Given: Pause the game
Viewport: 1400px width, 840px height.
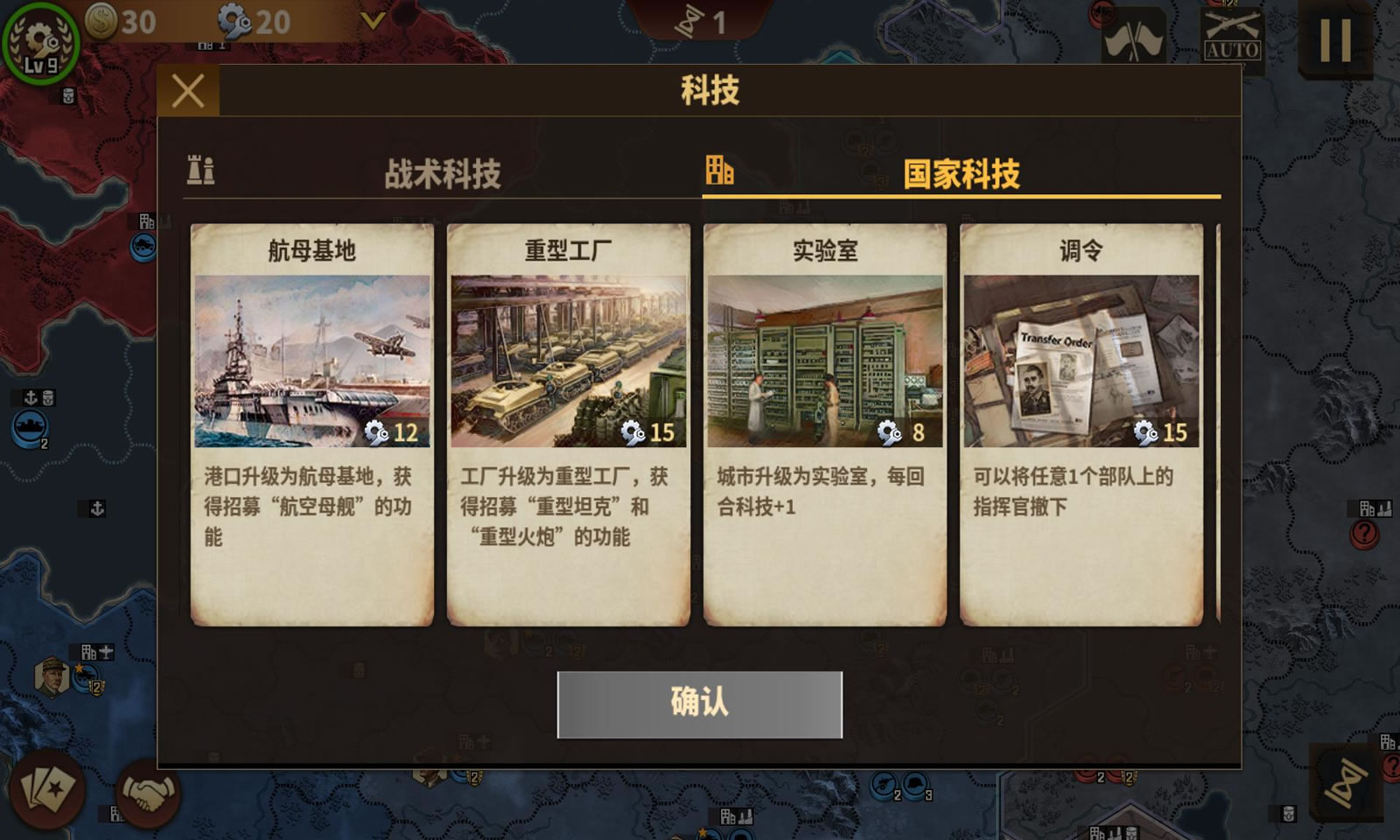Looking at the screenshot, I should point(1335,39).
